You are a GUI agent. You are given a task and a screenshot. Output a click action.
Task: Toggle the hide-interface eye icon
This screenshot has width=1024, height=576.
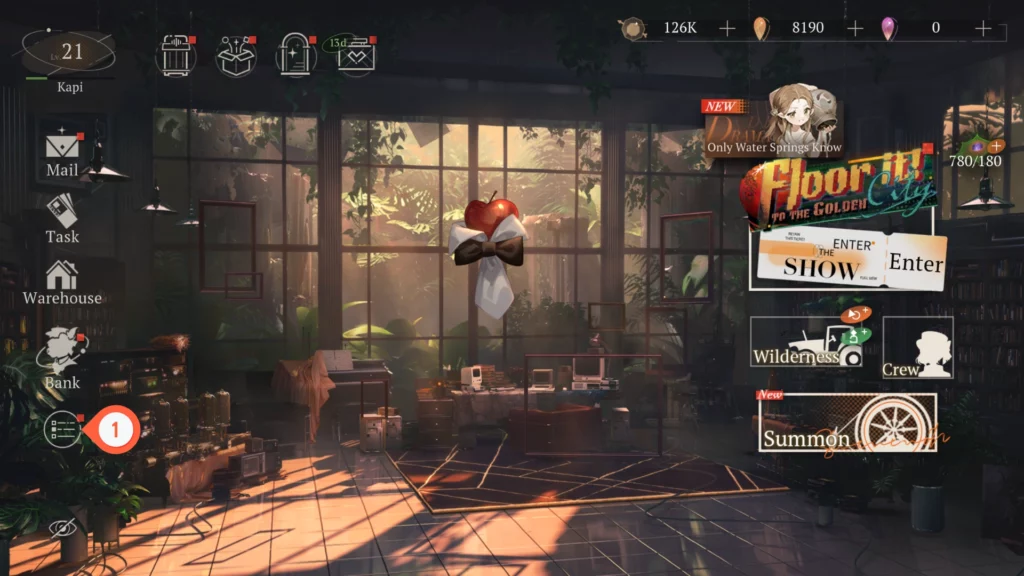point(62,528)
